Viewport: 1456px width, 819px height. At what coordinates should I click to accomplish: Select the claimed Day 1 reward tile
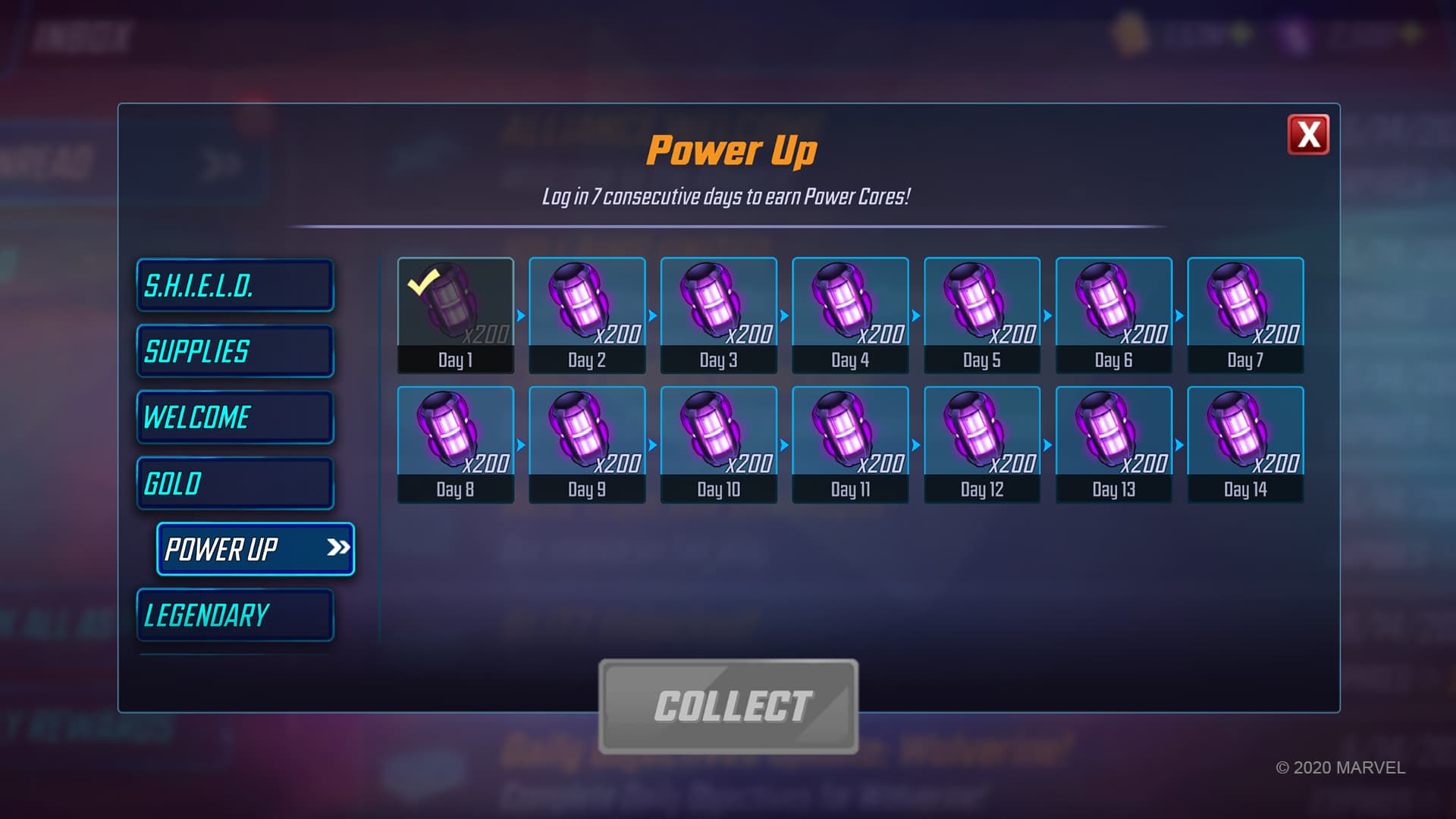[455, 315]
